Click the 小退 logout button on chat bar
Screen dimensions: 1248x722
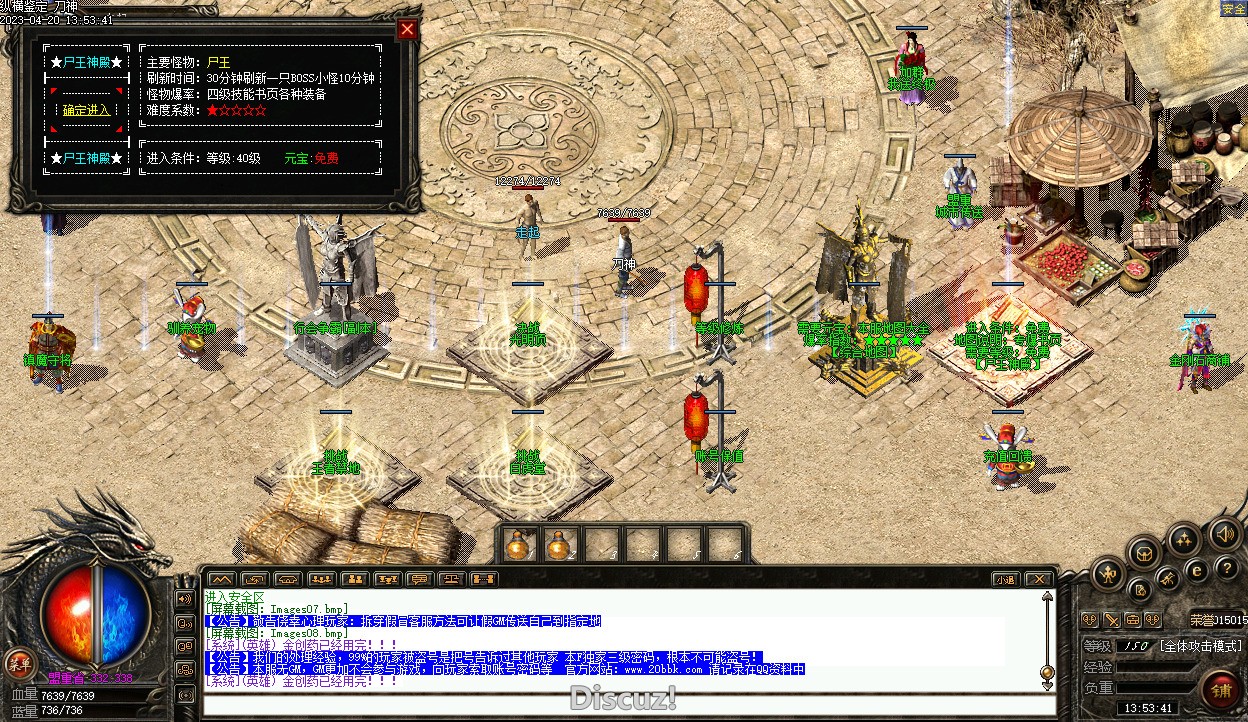1005,579
